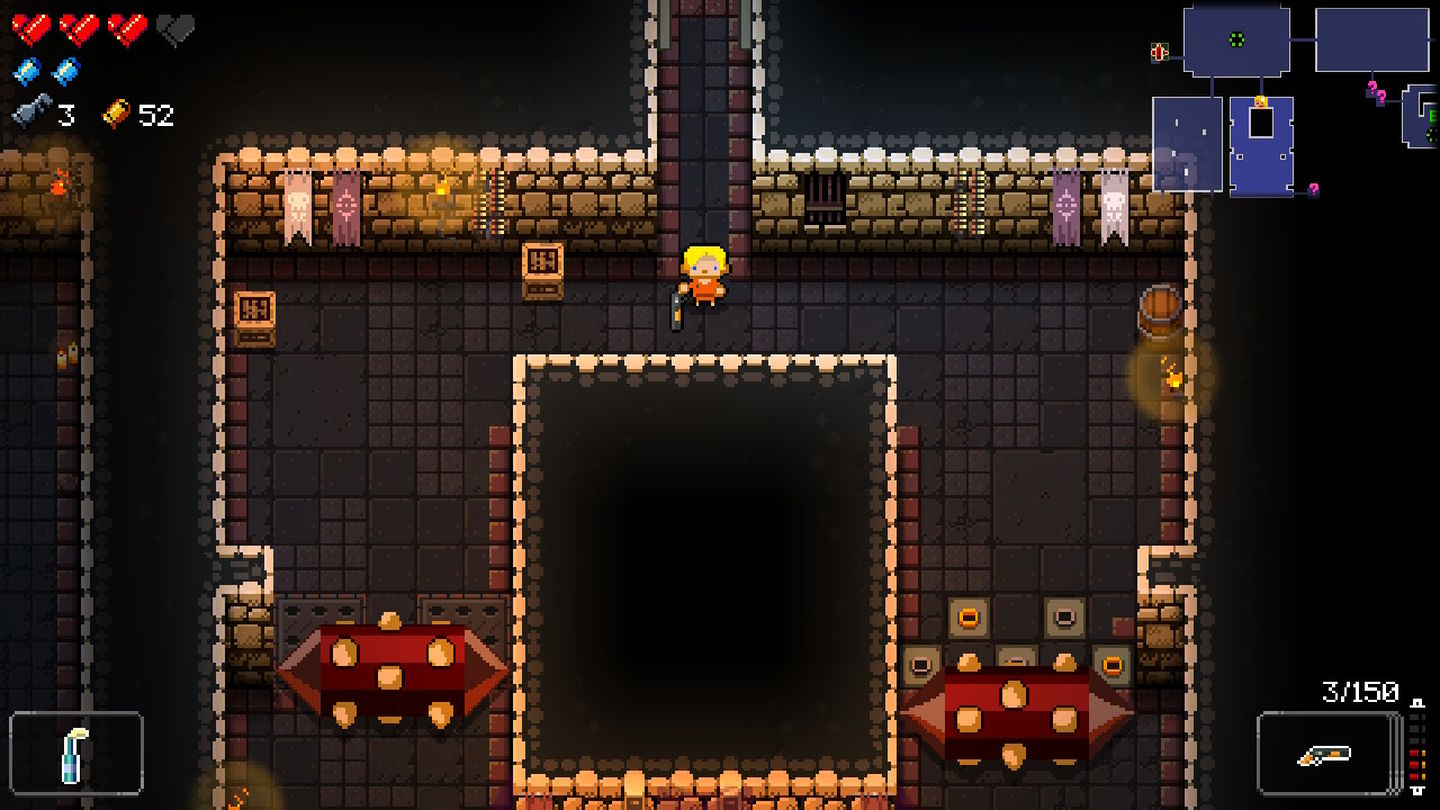Select the active item bottle slot

coord(76,754)
